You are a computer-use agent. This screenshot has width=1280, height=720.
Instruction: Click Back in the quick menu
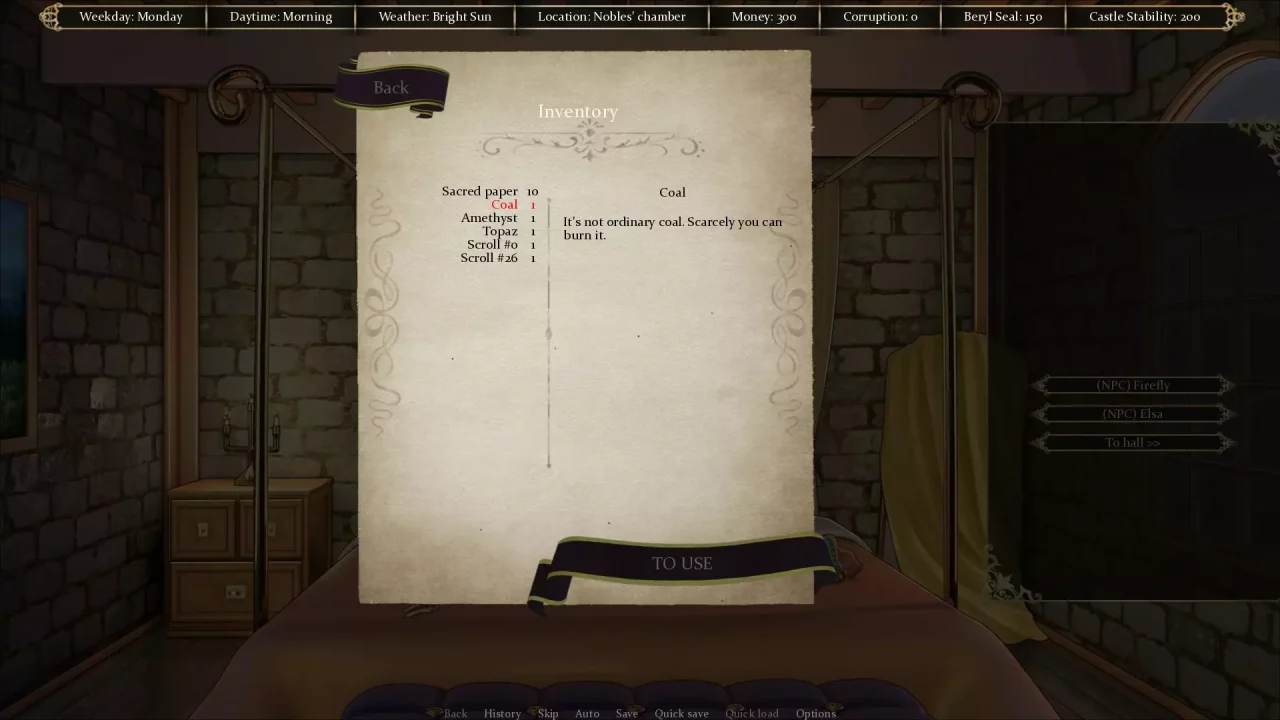(x=456, y=713)
